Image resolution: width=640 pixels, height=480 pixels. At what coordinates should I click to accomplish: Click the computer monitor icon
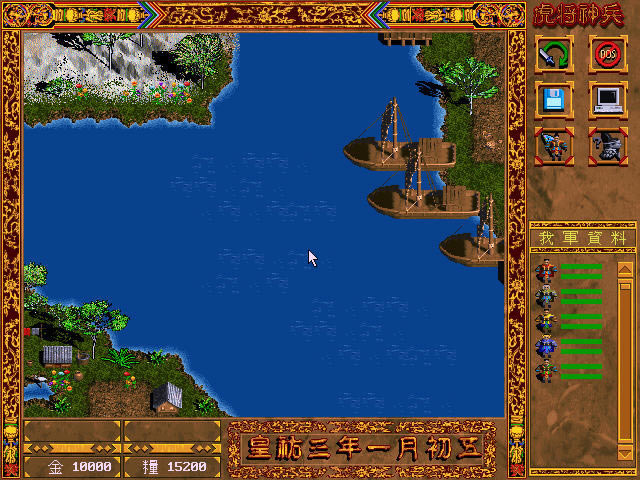607,98
